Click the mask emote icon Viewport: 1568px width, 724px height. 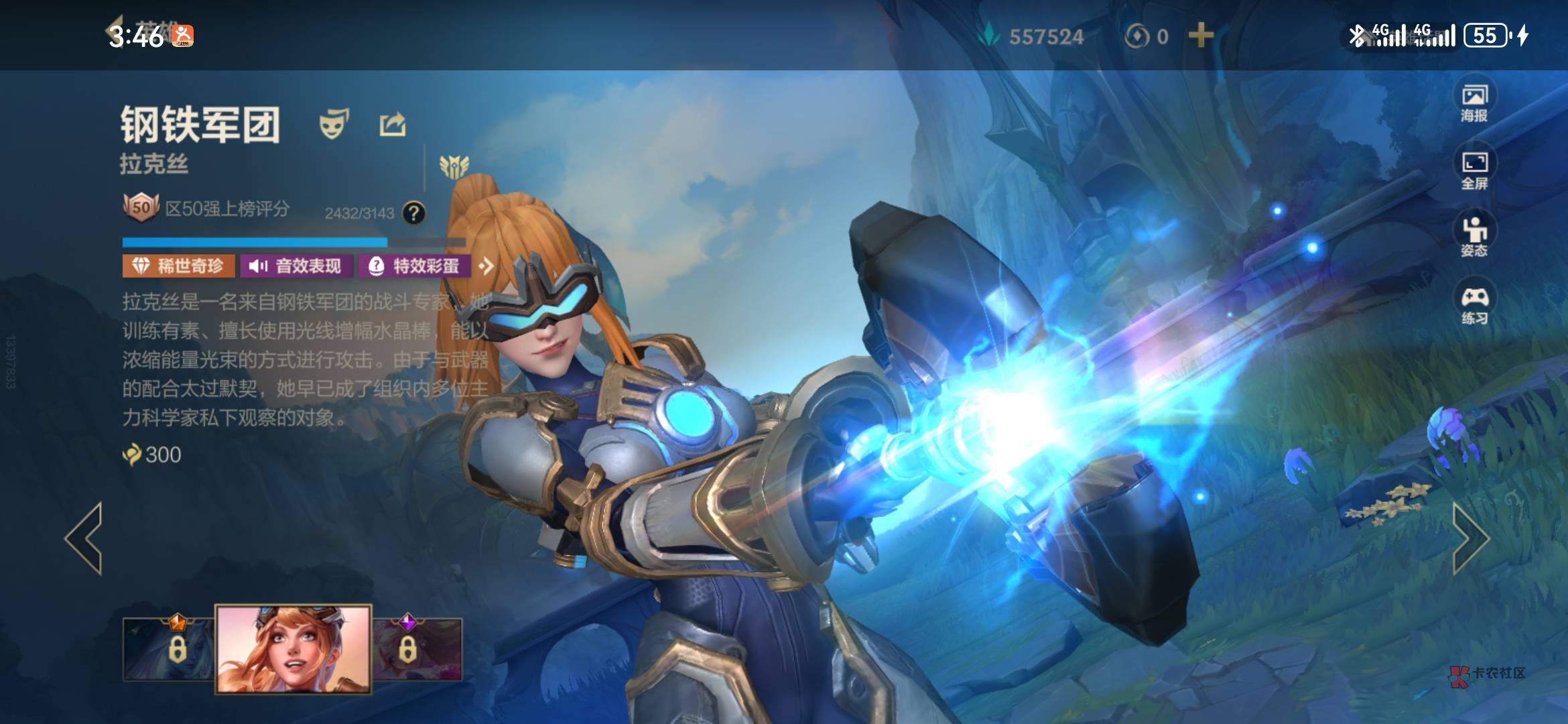[333, 124]
